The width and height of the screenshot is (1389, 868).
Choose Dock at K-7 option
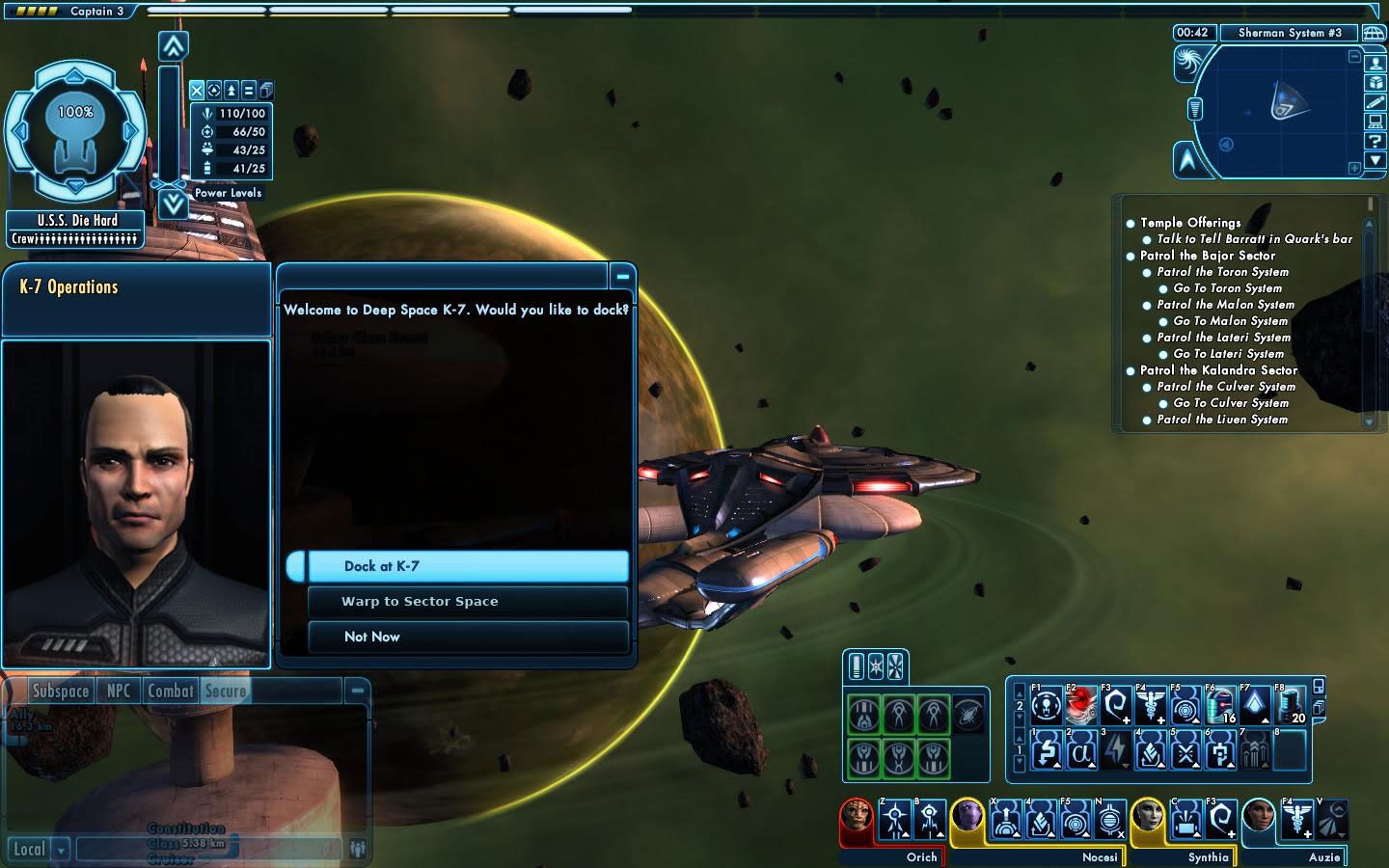tap(468, 566)
